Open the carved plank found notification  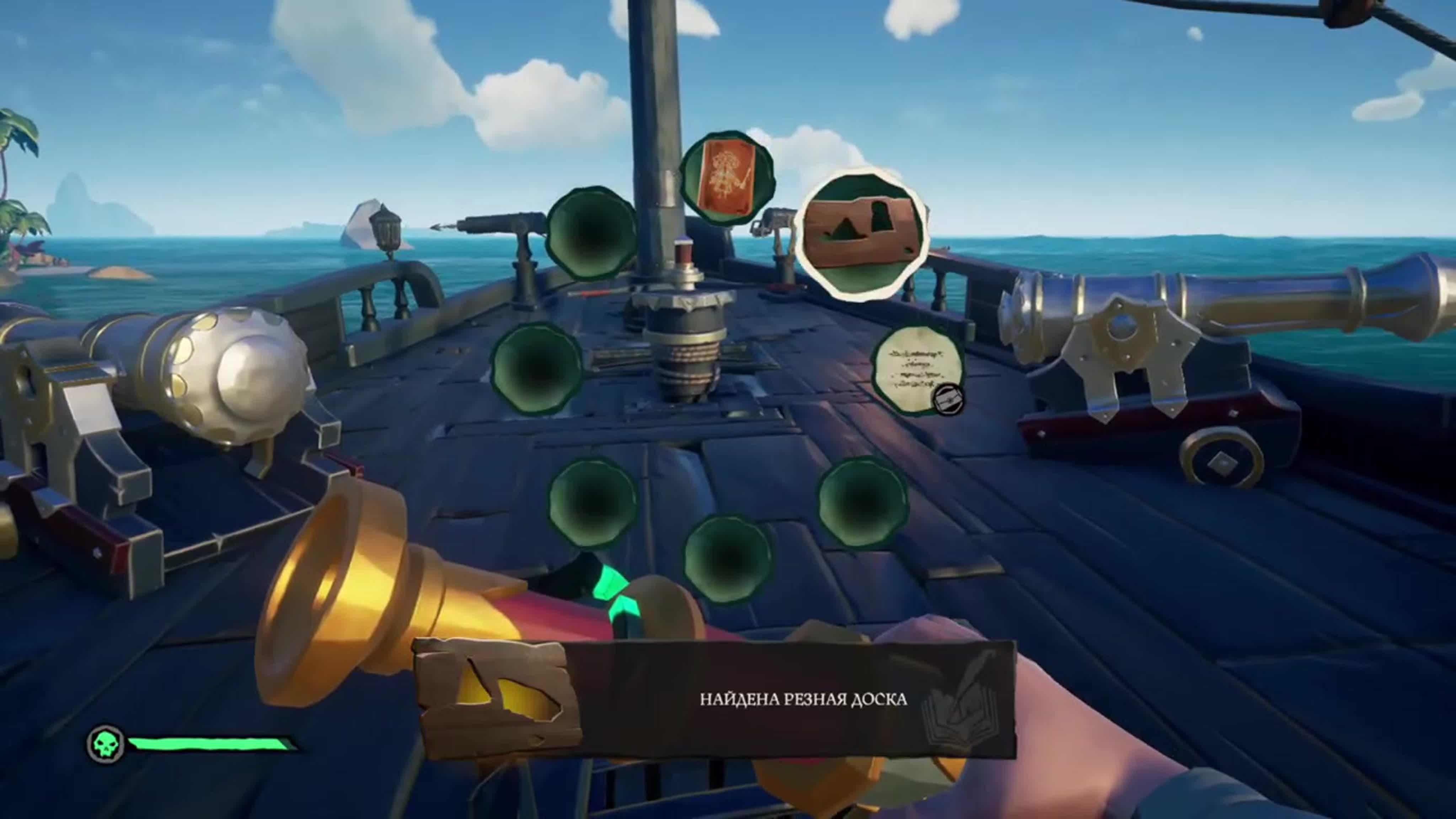pyautogui.click(x=715, y=699)
